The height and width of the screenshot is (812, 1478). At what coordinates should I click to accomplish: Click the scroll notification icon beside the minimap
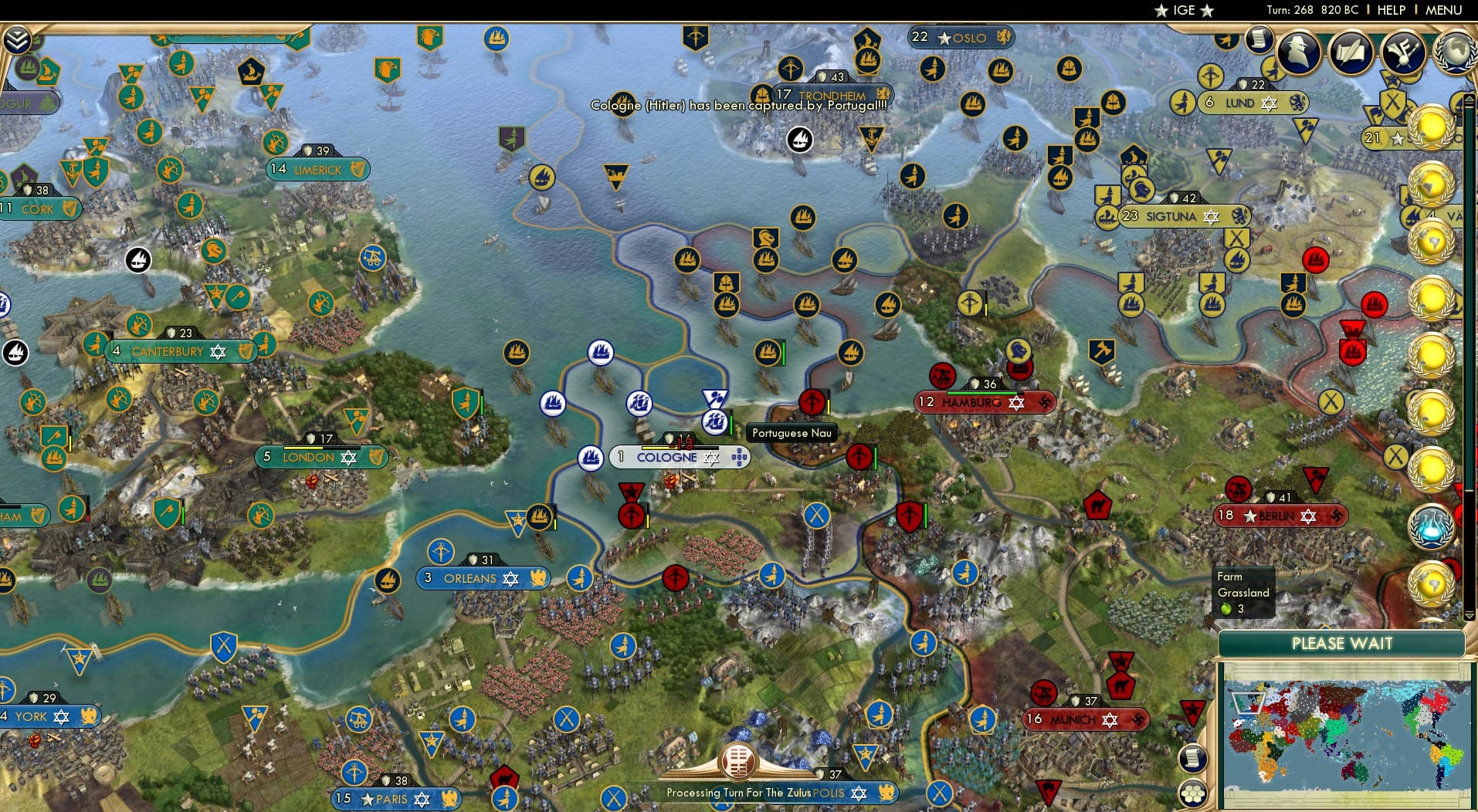1193,759
